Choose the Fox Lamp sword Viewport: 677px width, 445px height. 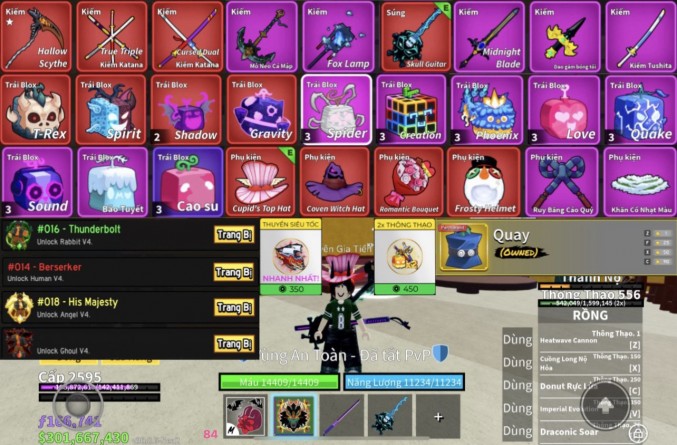(337, 36)
